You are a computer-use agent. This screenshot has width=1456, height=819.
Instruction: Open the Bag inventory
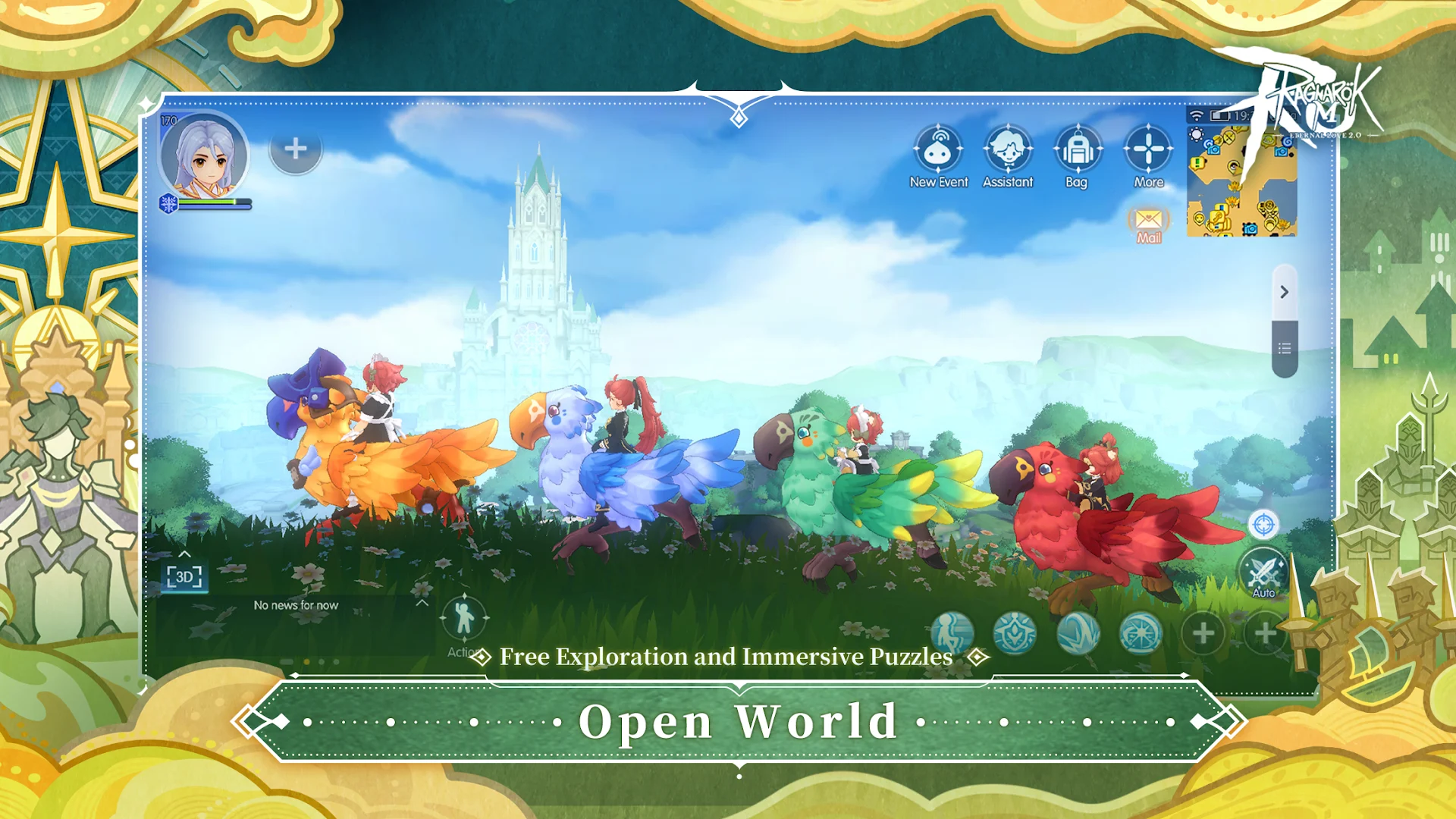[x=1075, y=149]
